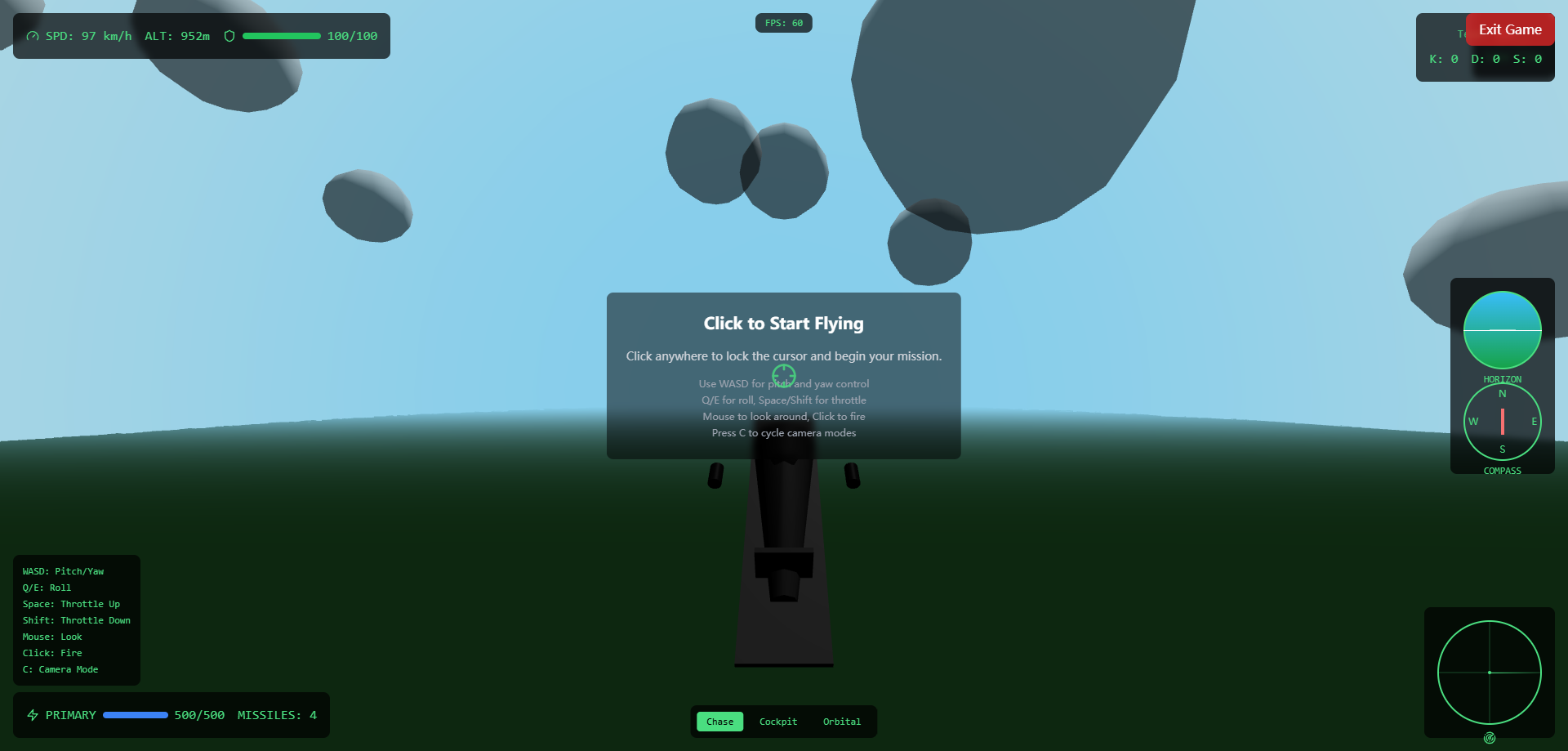
Task: Click the FPS: 60 counter badge
Action: pyautogui.click(x=783, y=23)
